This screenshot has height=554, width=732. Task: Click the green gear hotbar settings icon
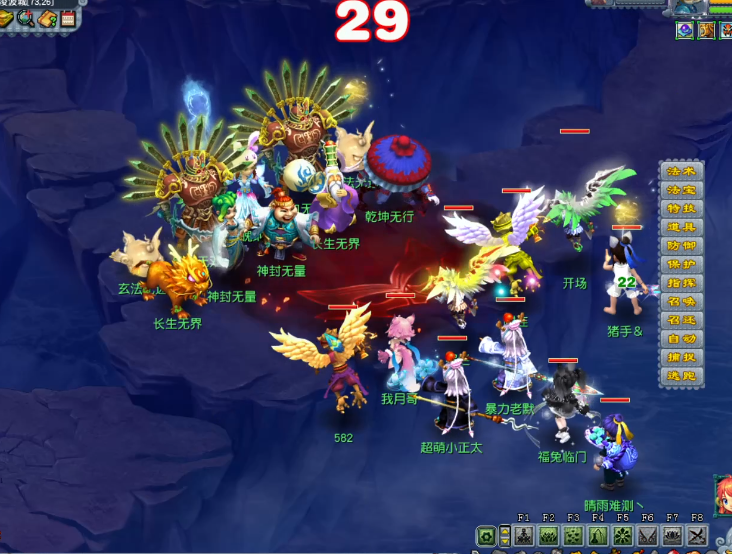tap(486, 536)
